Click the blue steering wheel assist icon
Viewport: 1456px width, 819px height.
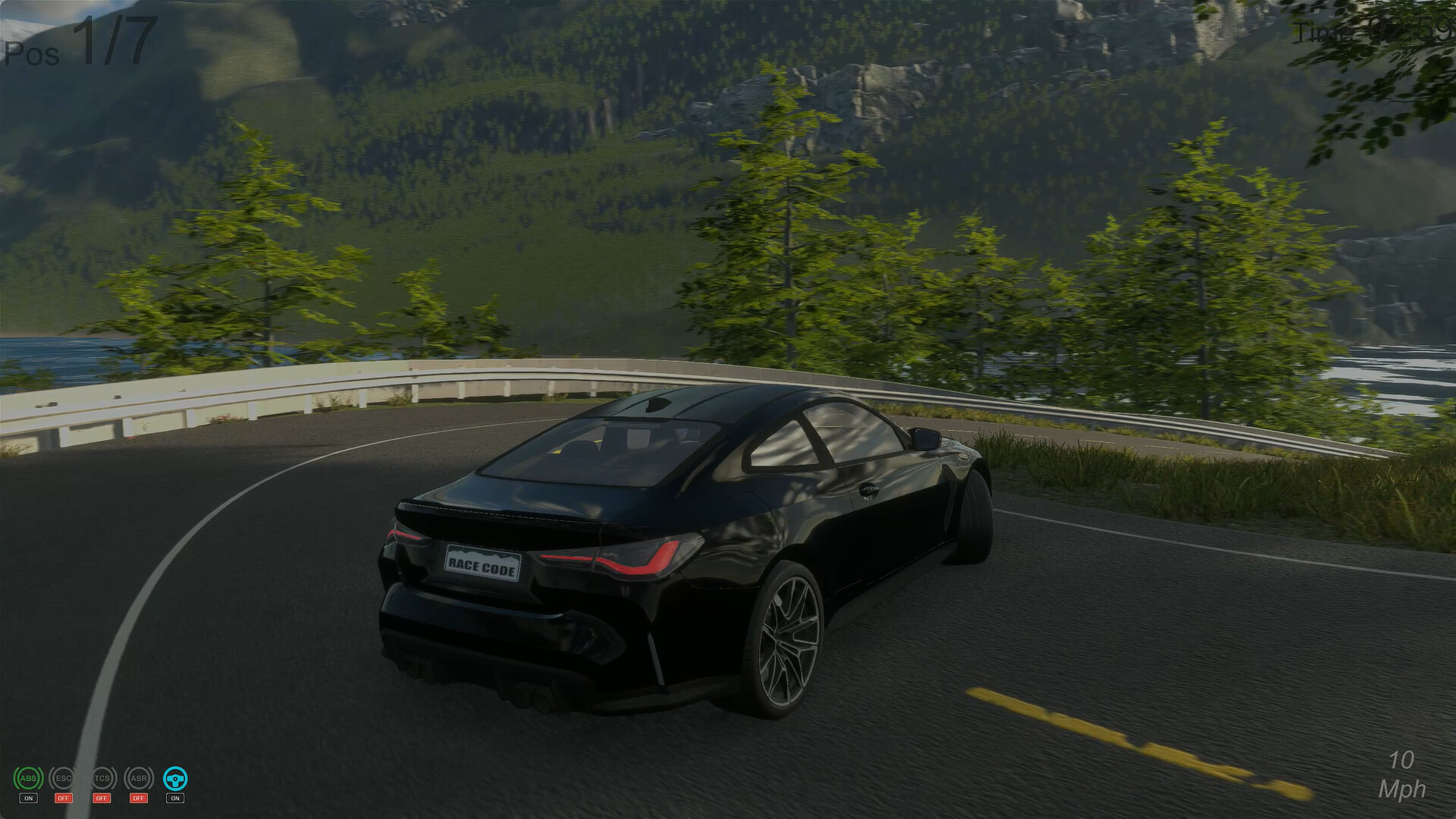tap(175, 778)
